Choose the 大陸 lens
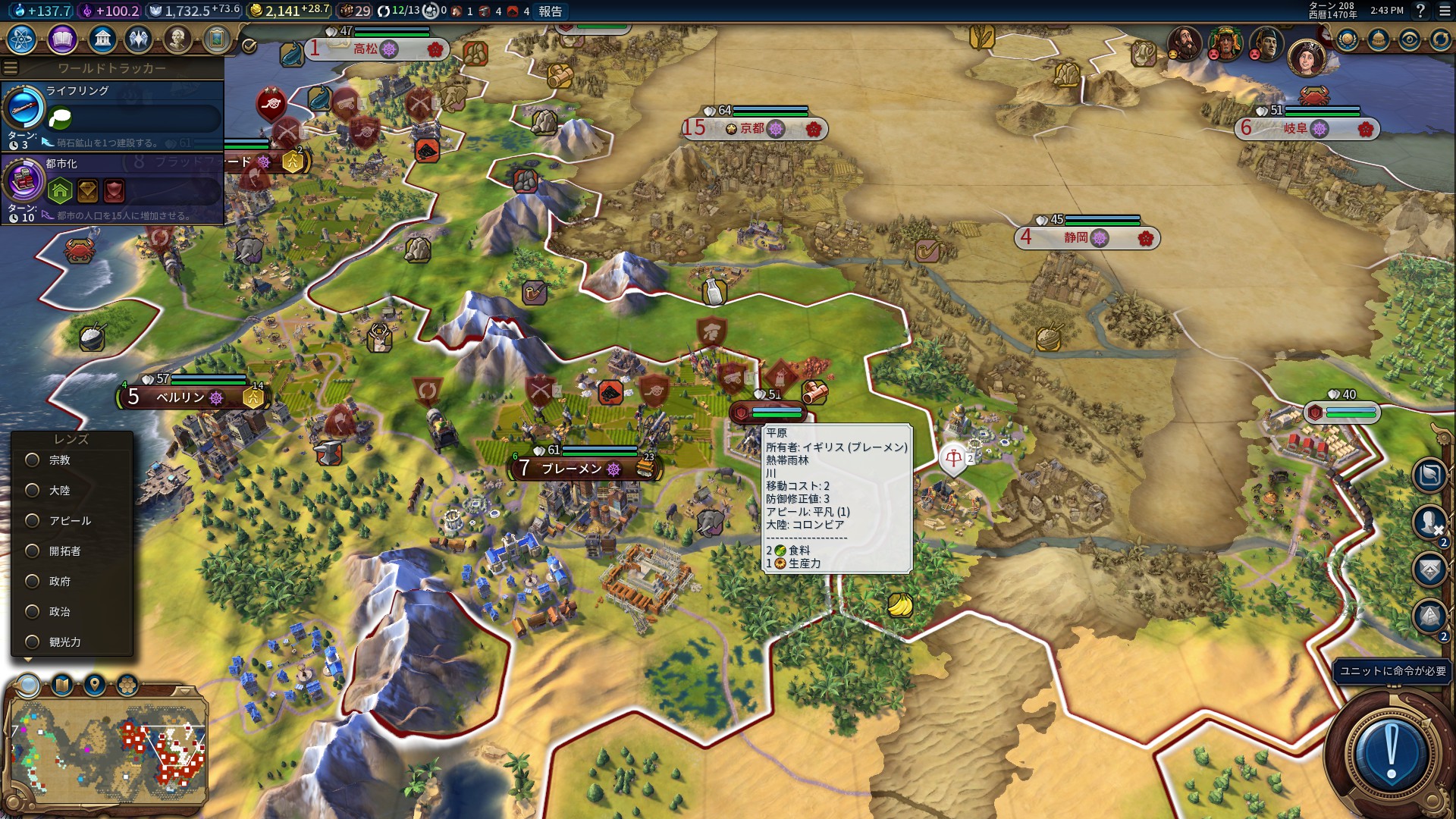 click(33, 491)
